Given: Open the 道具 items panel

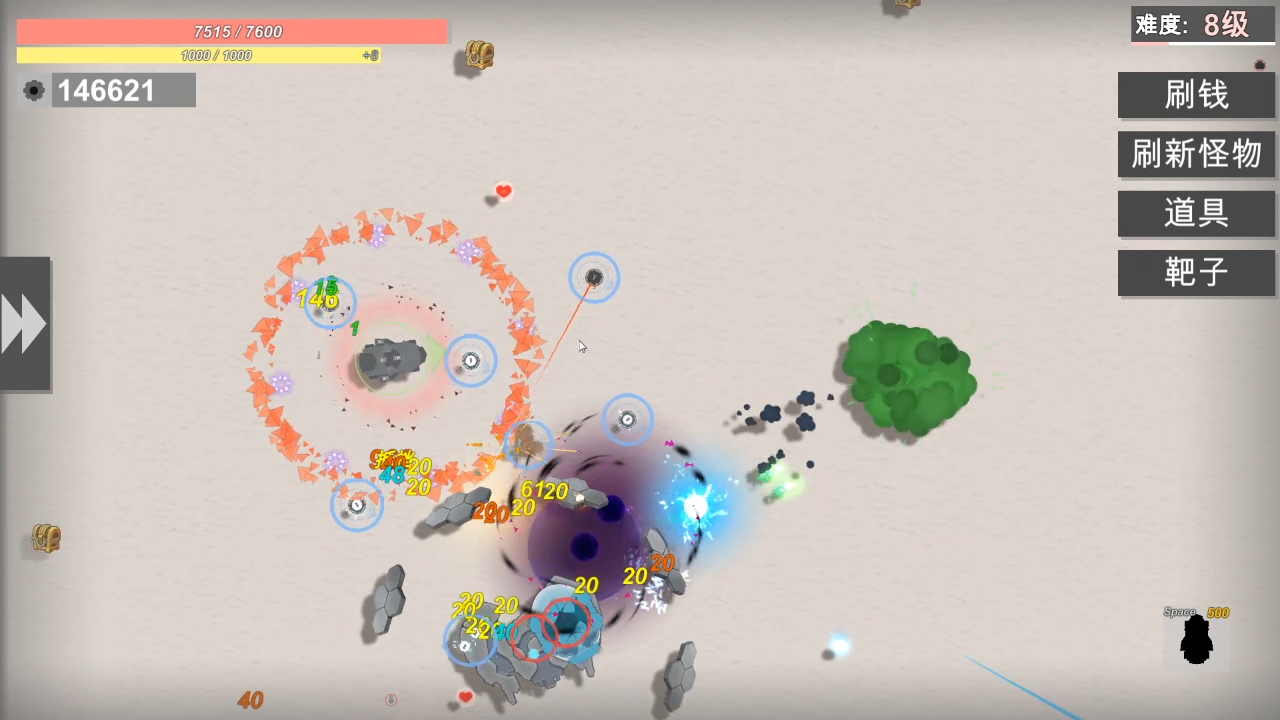Looking at the screenshot, I should tap(1196, 213).
